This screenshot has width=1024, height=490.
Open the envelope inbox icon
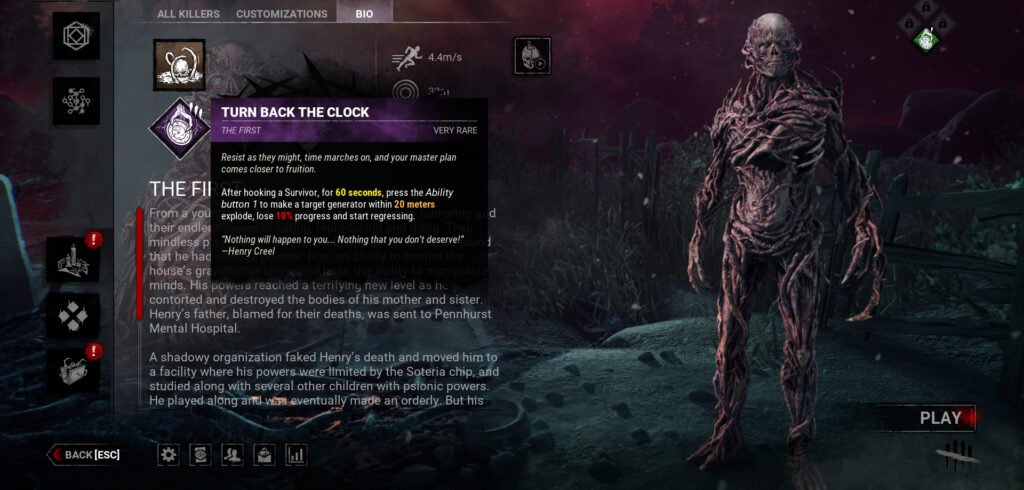[x=264, y=455]
